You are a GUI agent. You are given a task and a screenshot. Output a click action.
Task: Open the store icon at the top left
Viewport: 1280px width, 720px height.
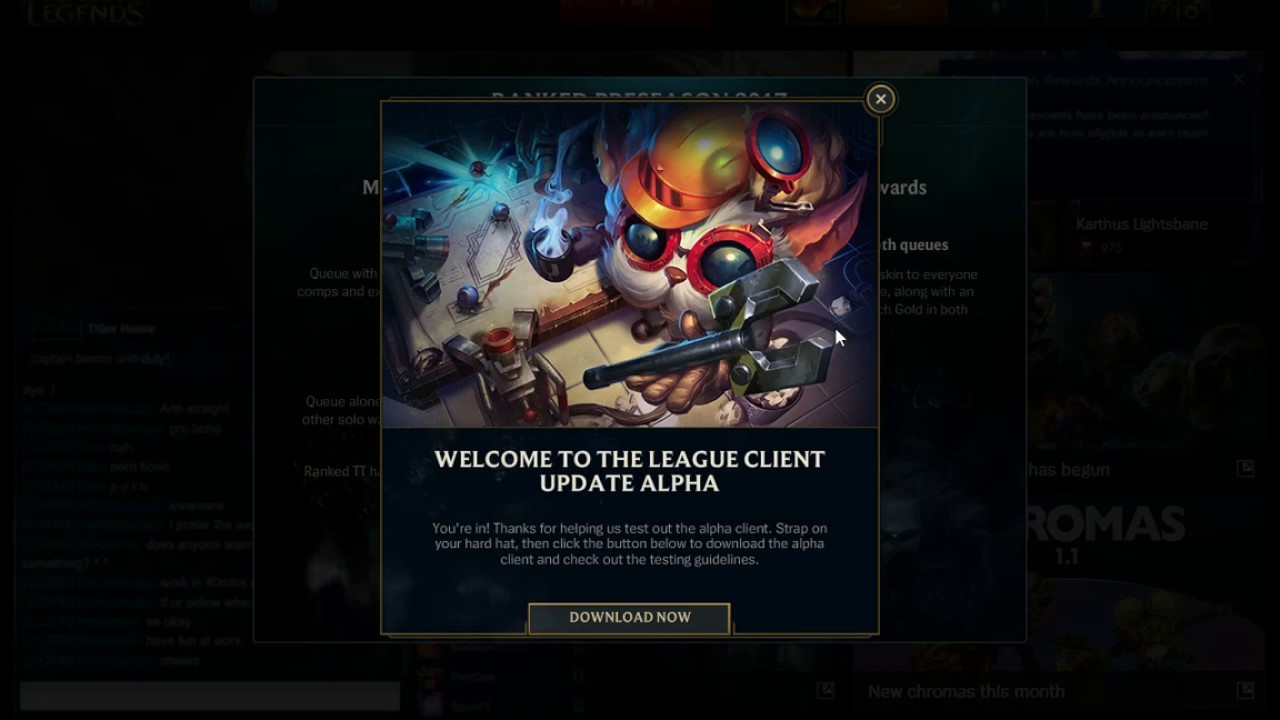pyautogui.click(x=811, y=10)
